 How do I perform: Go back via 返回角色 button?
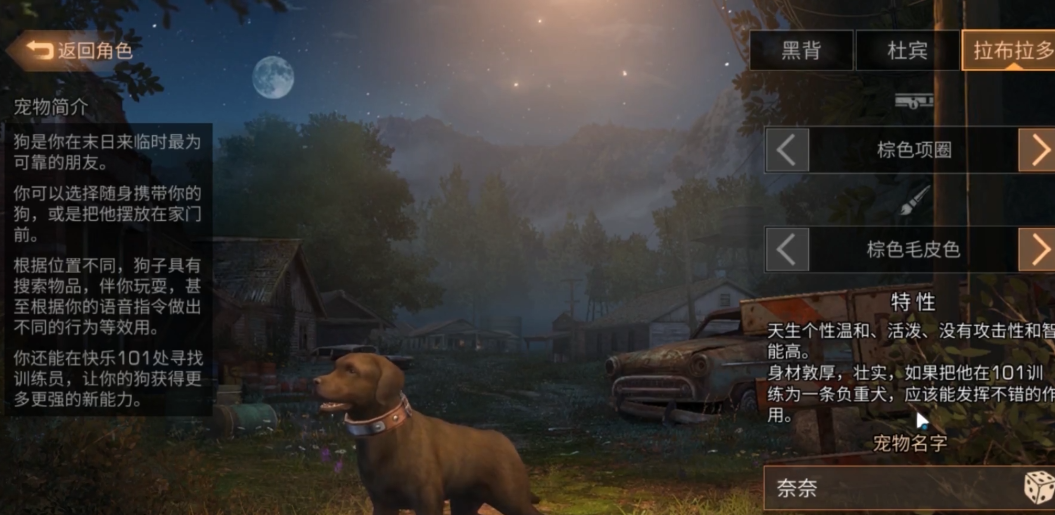coord(78,50)
